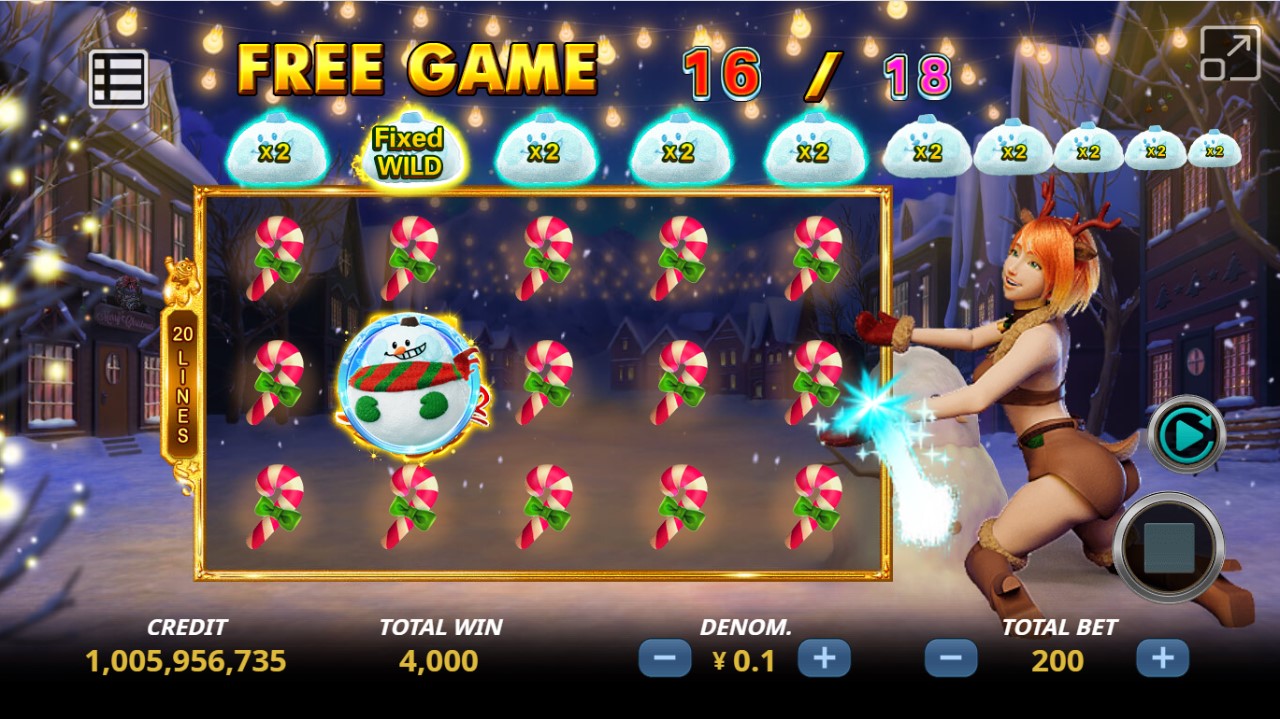
Task: Activate the auto-spin play button
Action: (x=1187, y=434)
